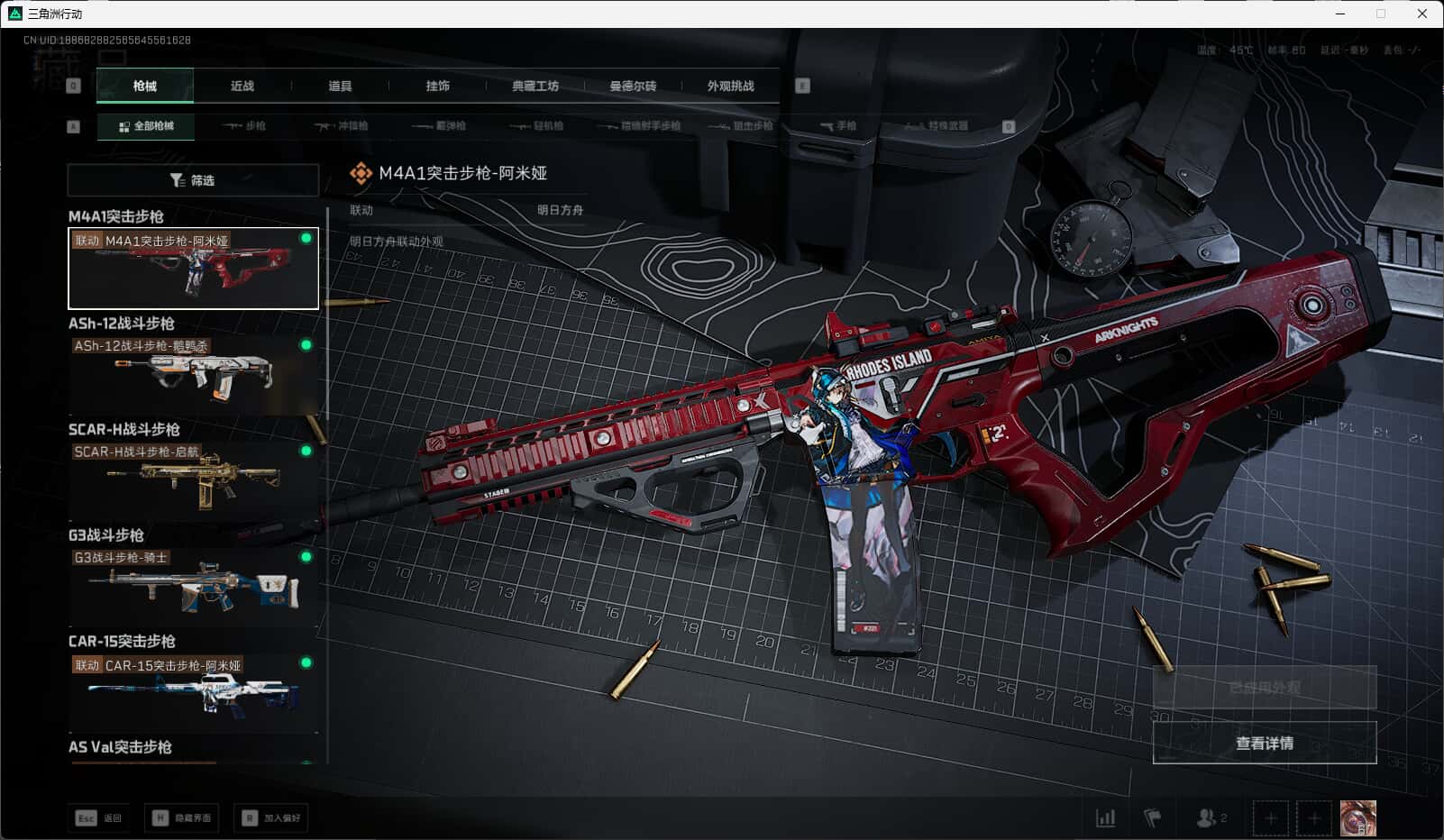Add skin to favorites via 加入偏好
Screen dimensions: 1444x840
(271, 817)
